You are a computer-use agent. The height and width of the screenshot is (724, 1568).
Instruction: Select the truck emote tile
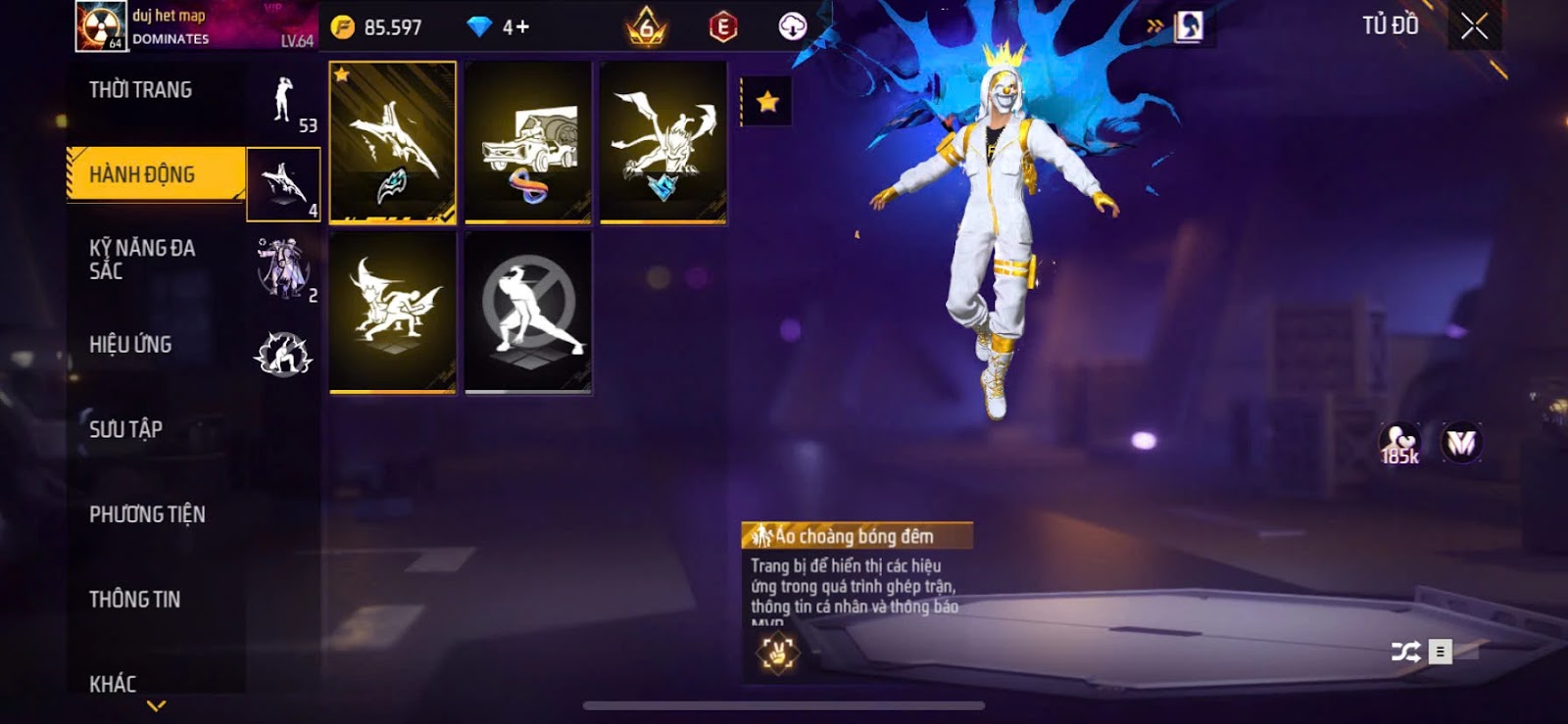click(x=528, y=143)
